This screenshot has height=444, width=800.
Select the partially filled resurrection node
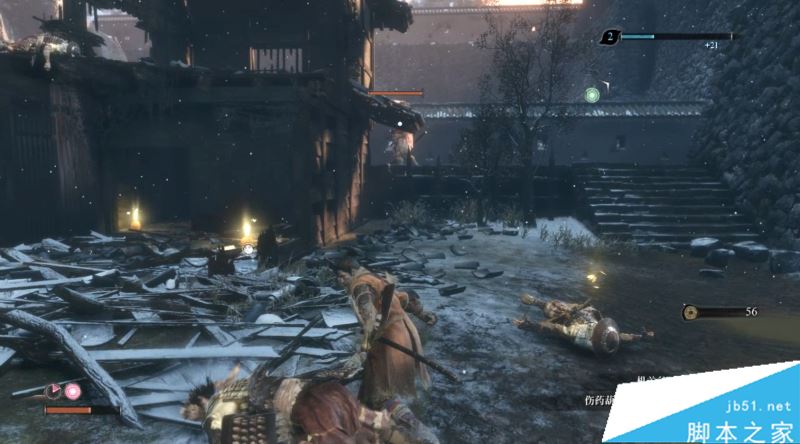click(54, 391)
